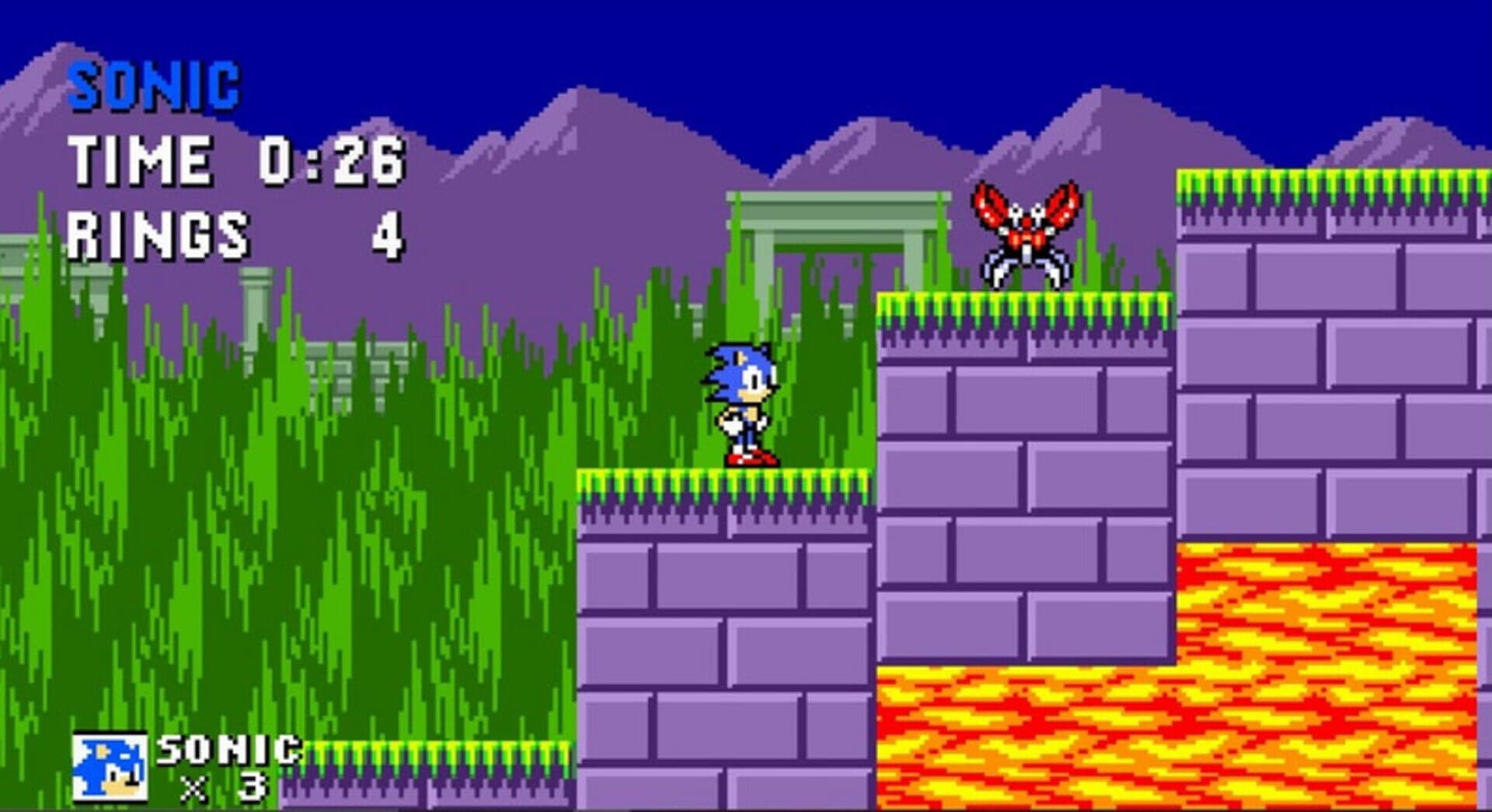
Task: Click the timer value 0:26
Action: point(334,159)
